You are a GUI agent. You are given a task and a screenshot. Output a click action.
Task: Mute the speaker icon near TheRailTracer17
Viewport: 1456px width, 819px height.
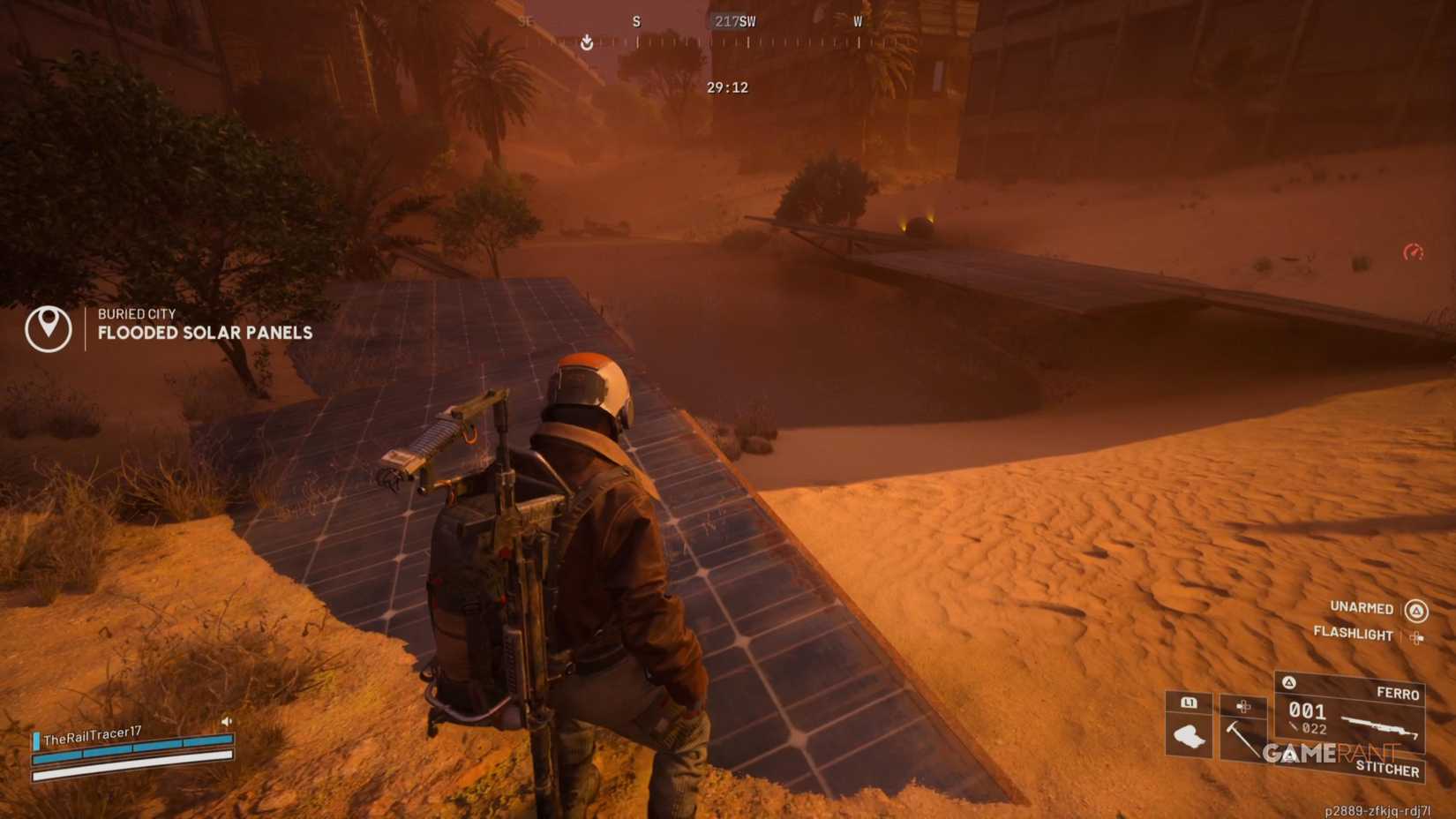coord(228,721)
